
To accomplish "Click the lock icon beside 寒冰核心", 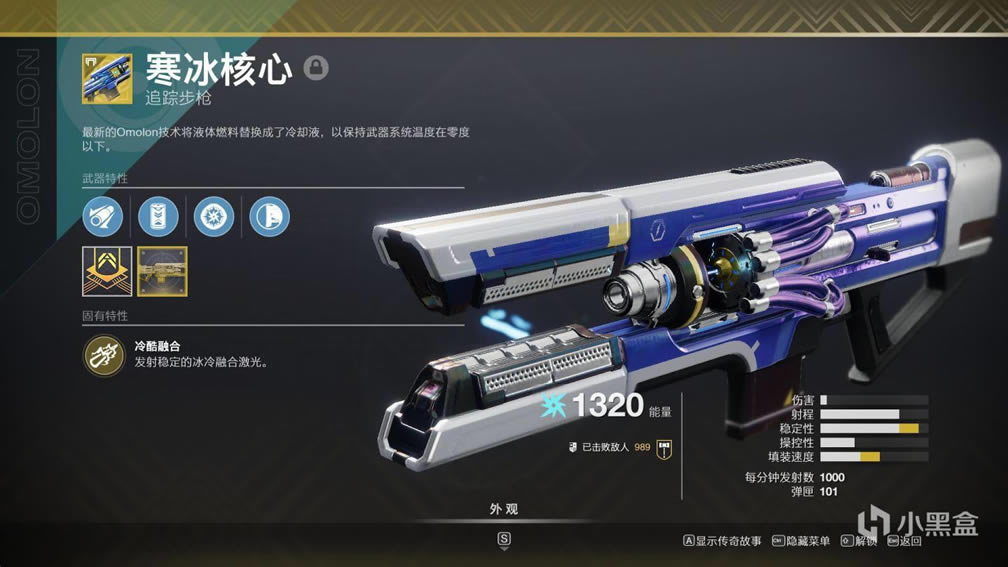I will (x=316, y=68).
